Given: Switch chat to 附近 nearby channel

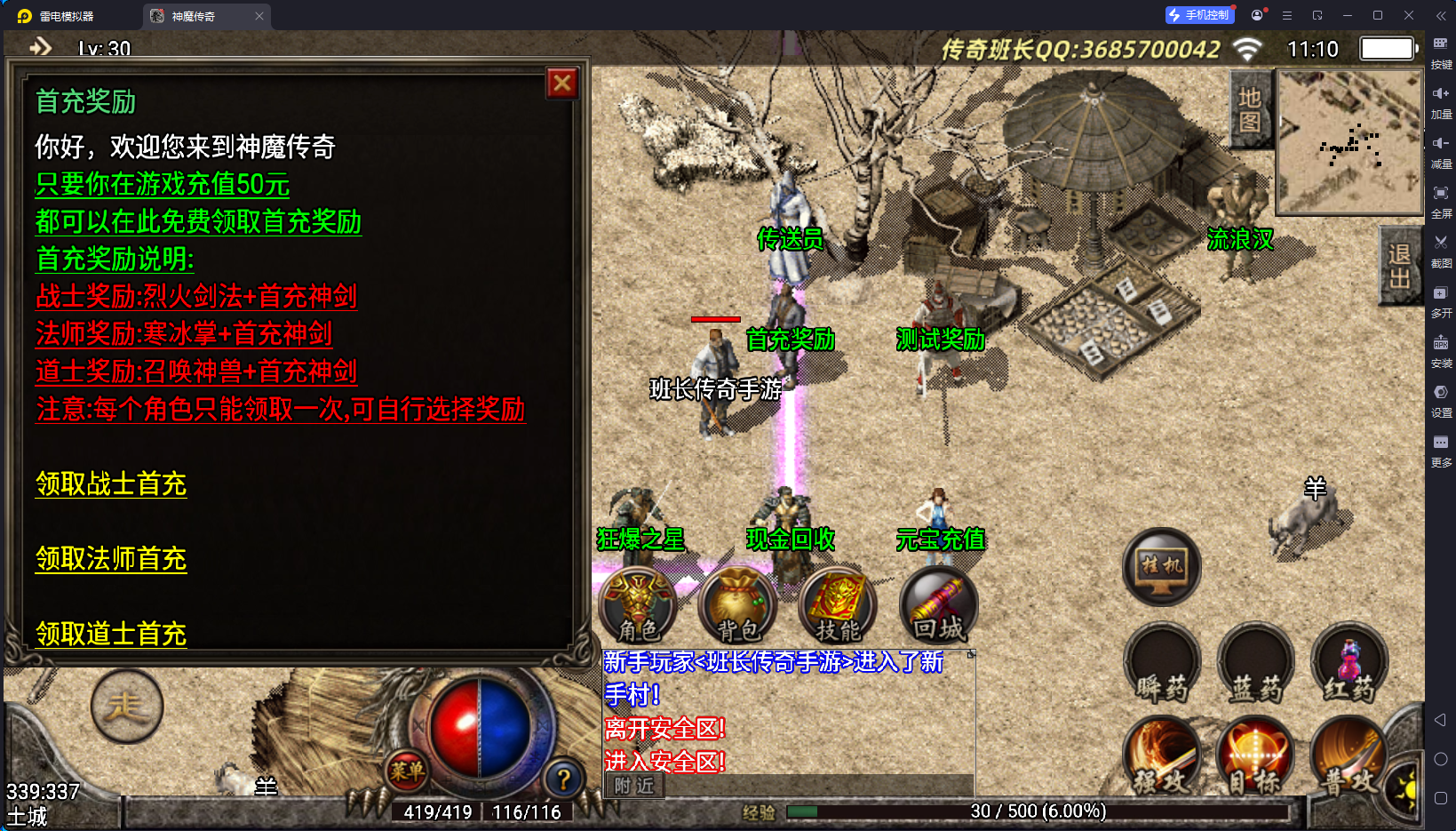Looking at the screenshot, I should pyautogui.click(x=634, y=786).
